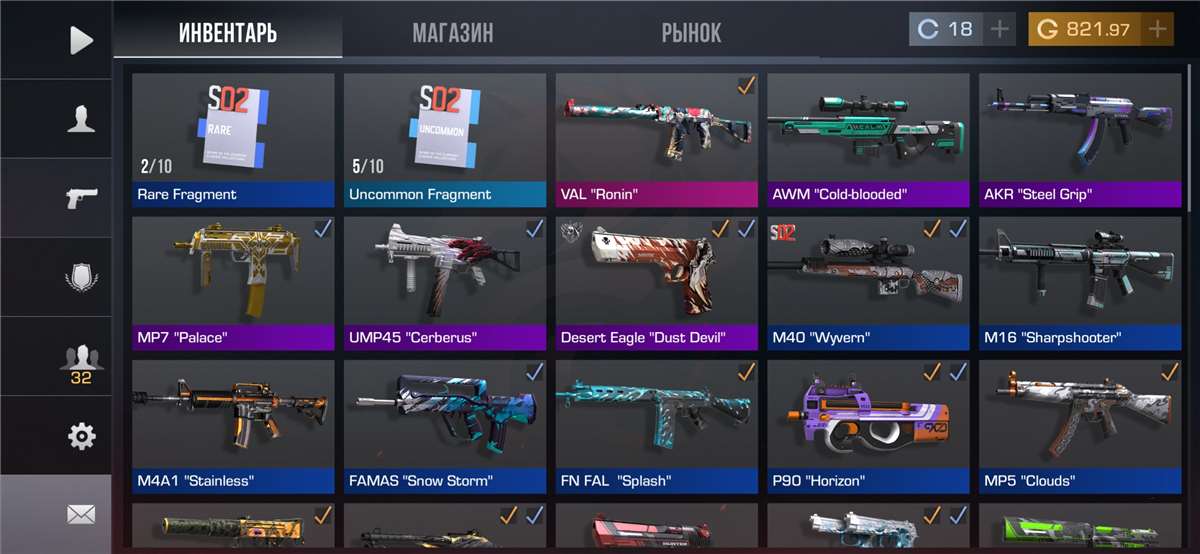Choose the VAL "Ronin" skin
The image size is (1200, 554).
657,139
